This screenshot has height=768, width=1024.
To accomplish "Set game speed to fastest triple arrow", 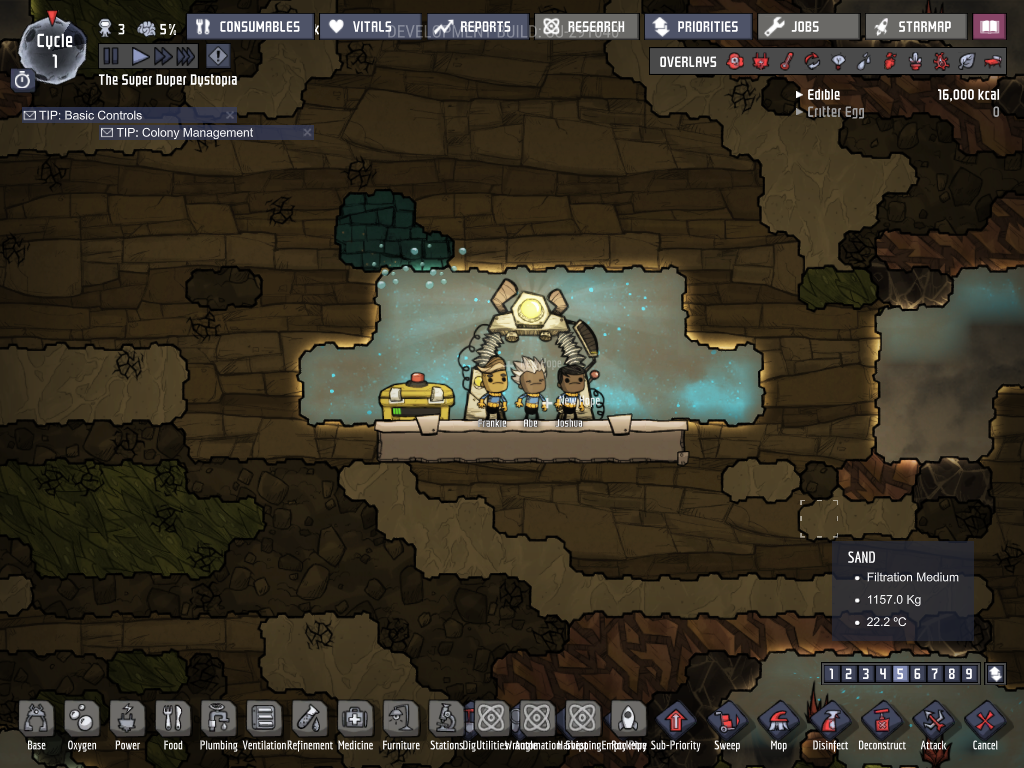I will (x=187, y=57).
